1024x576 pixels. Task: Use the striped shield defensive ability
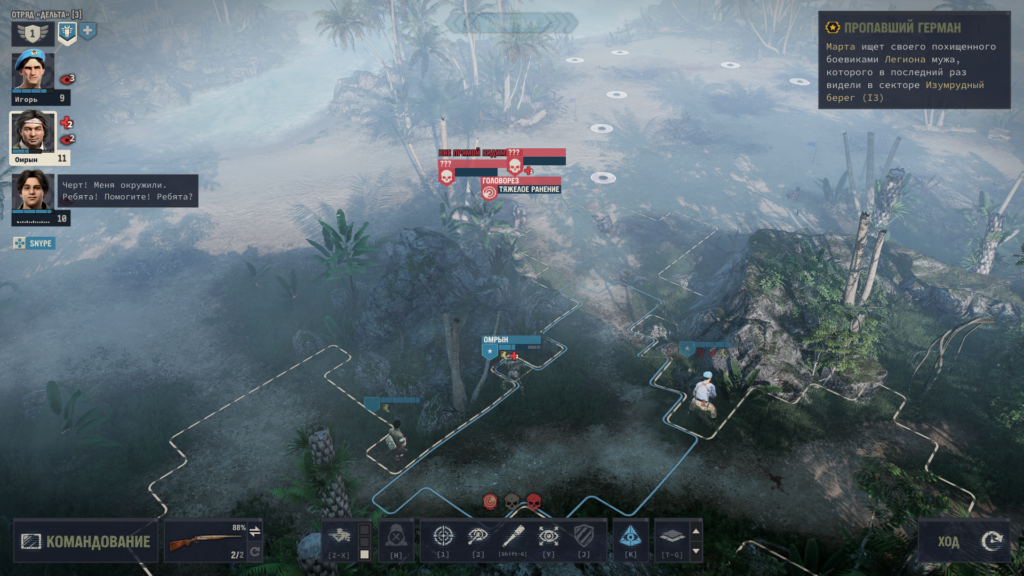point(583,537)
